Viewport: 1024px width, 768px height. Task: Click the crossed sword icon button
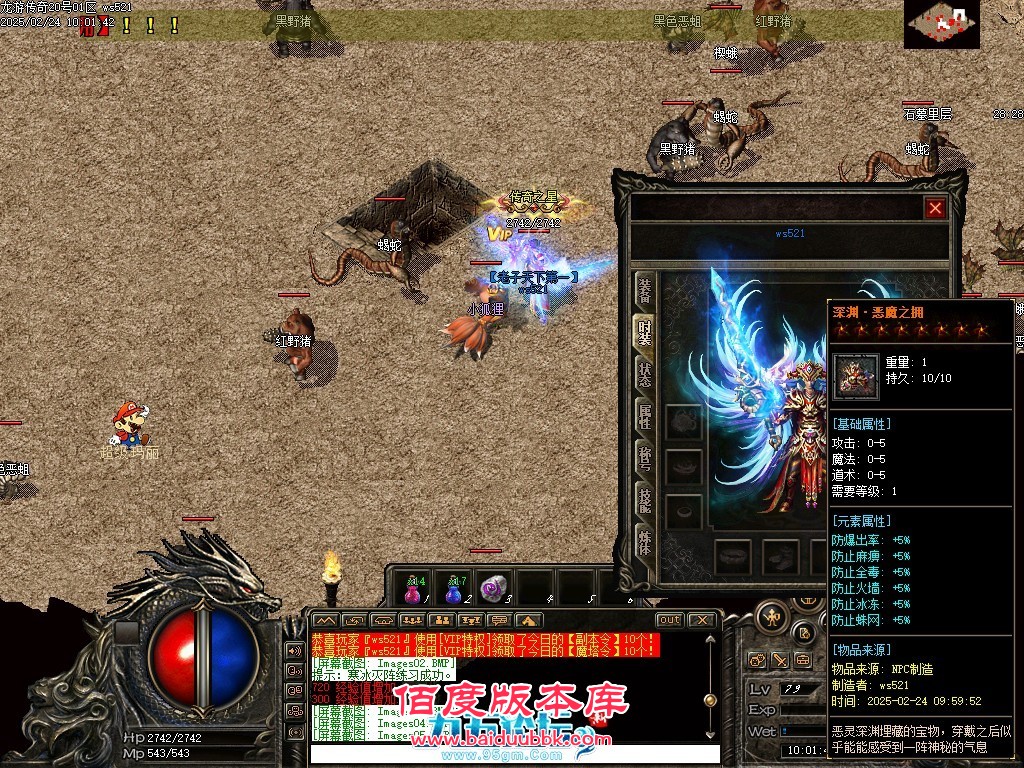(x=781, y=660)
